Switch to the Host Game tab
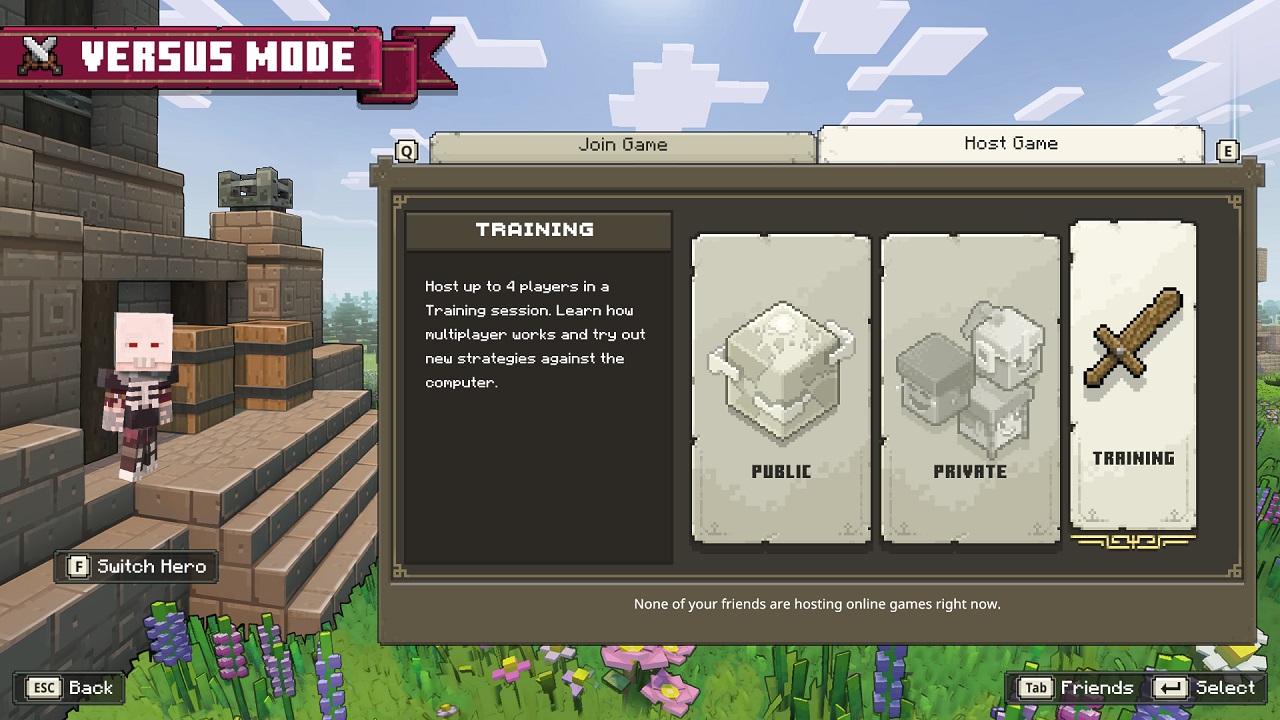1280x720 pixels. click(x=1011, y=143)
